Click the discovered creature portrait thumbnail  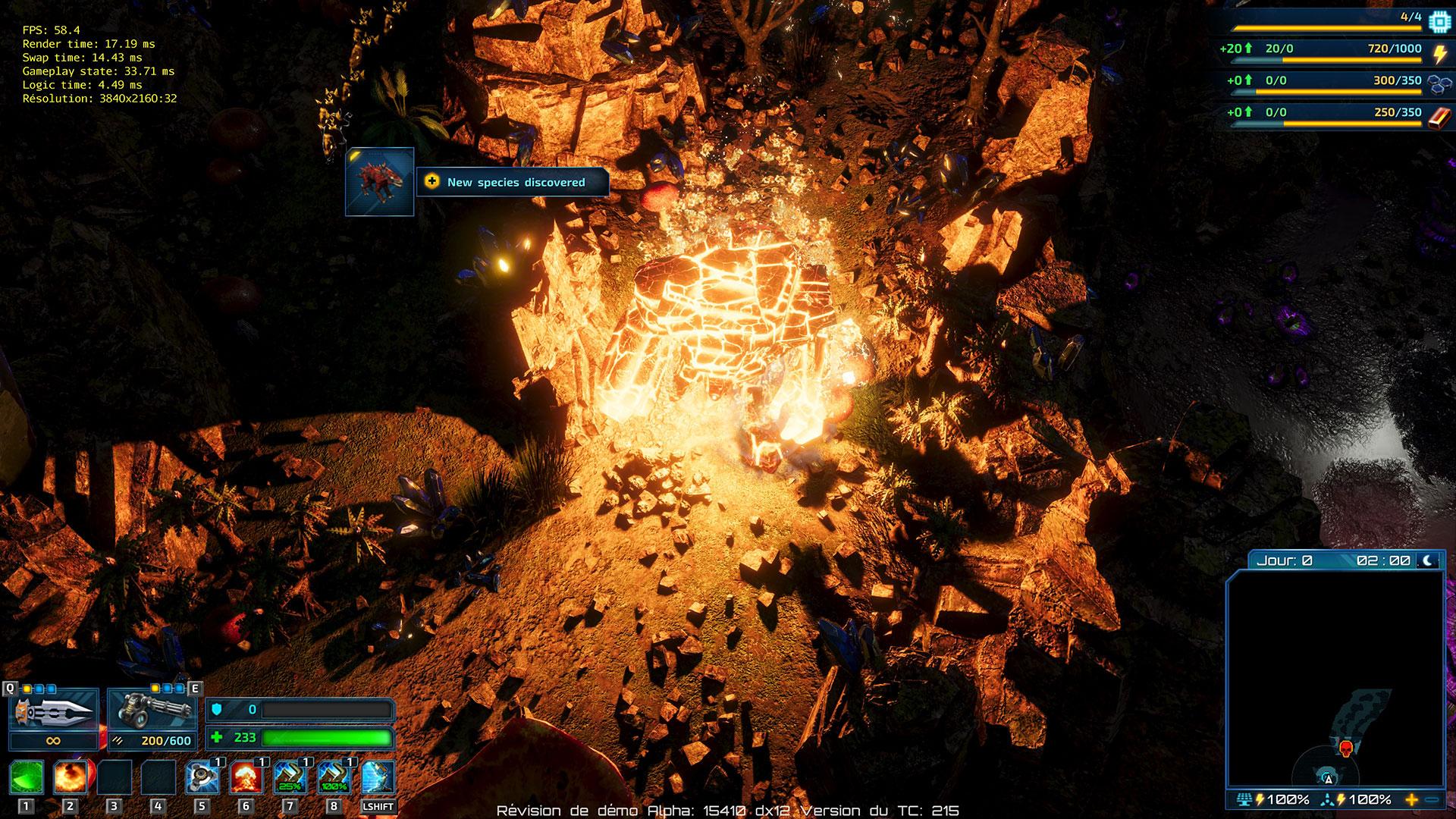pyautogui.click(x=380, y=182)
